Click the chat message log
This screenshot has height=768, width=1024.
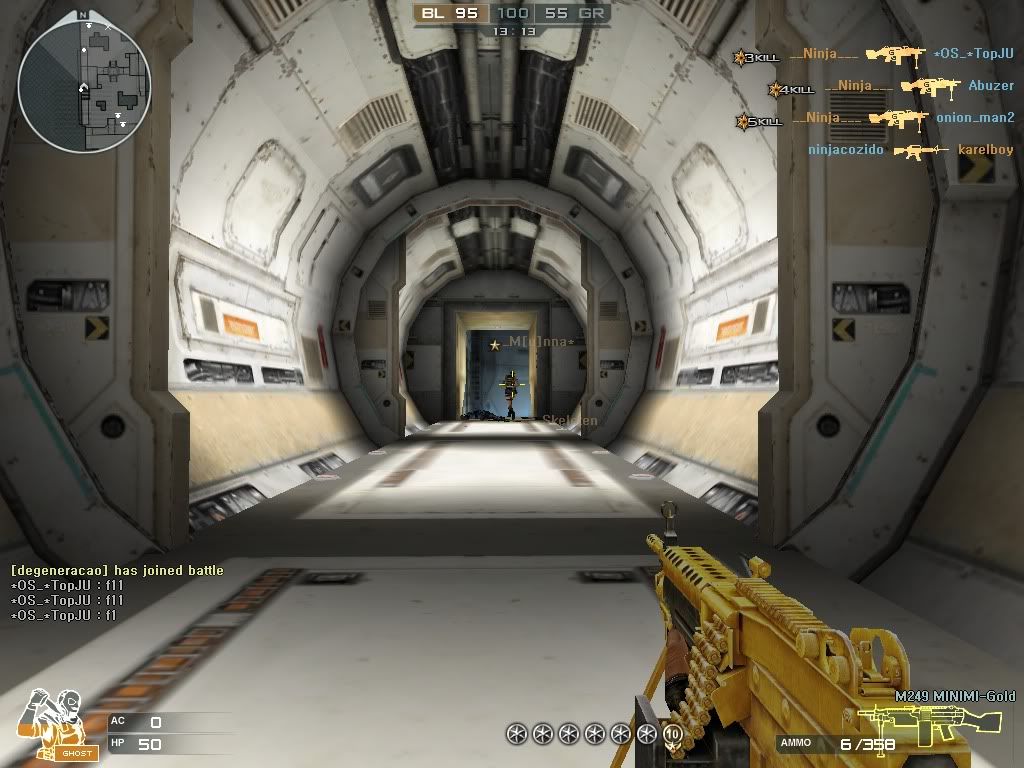tap(117, 593)
